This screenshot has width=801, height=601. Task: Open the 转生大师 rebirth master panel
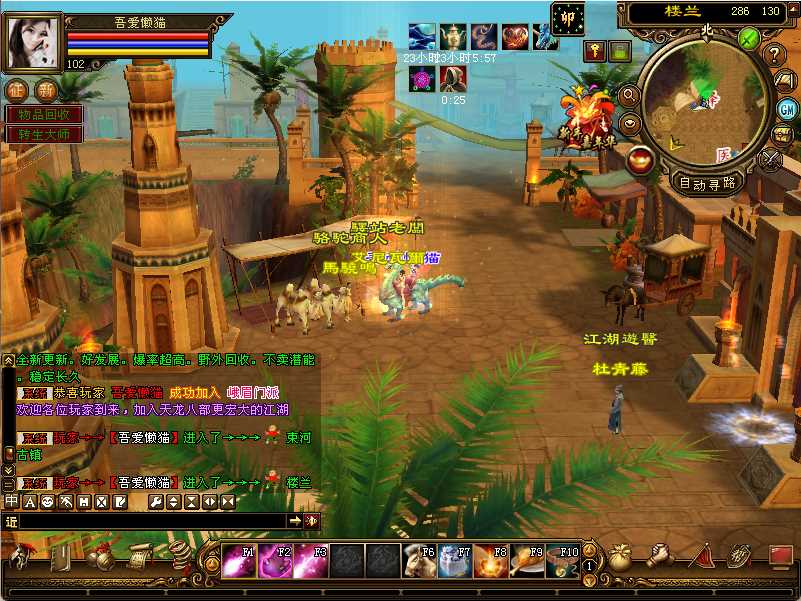44,134
